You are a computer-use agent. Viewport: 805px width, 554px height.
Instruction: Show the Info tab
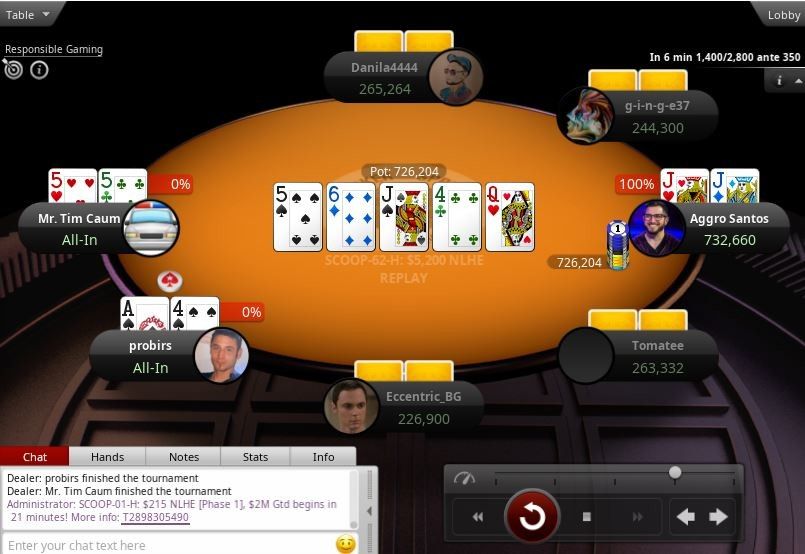(x=323, y=457)
